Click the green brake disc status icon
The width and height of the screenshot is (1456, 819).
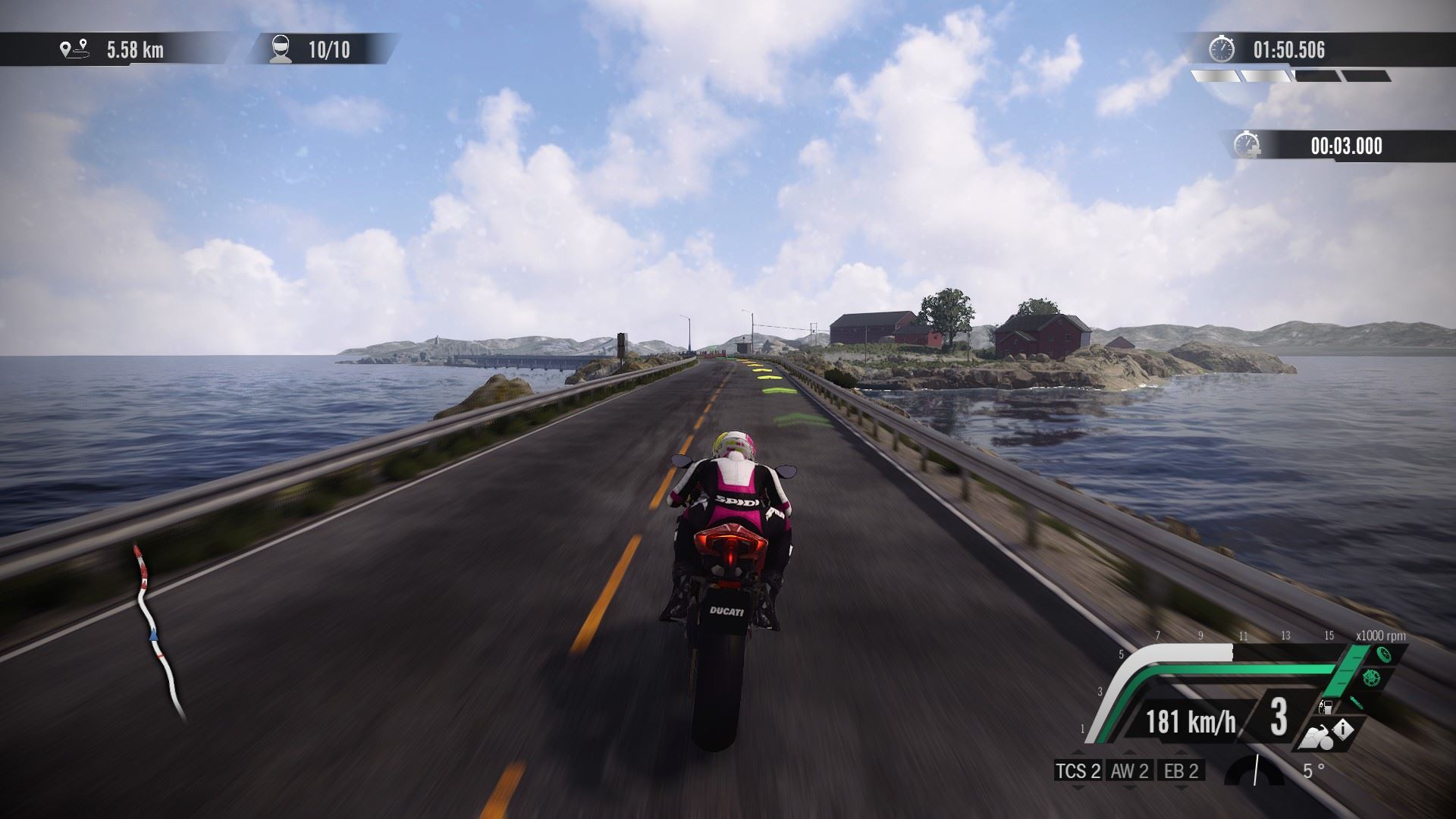[x=1370, y=678]
